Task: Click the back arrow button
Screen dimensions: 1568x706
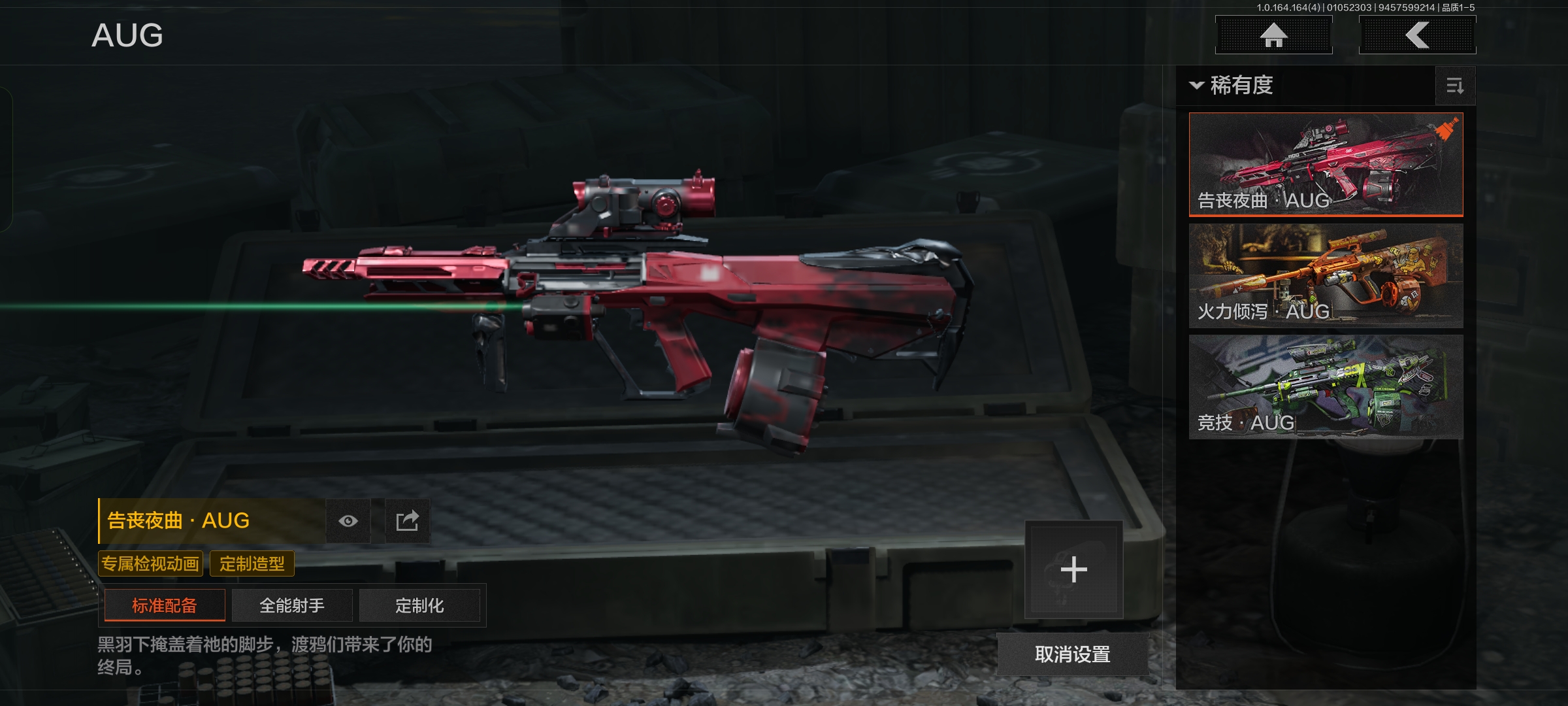Action: (1417, 35)
